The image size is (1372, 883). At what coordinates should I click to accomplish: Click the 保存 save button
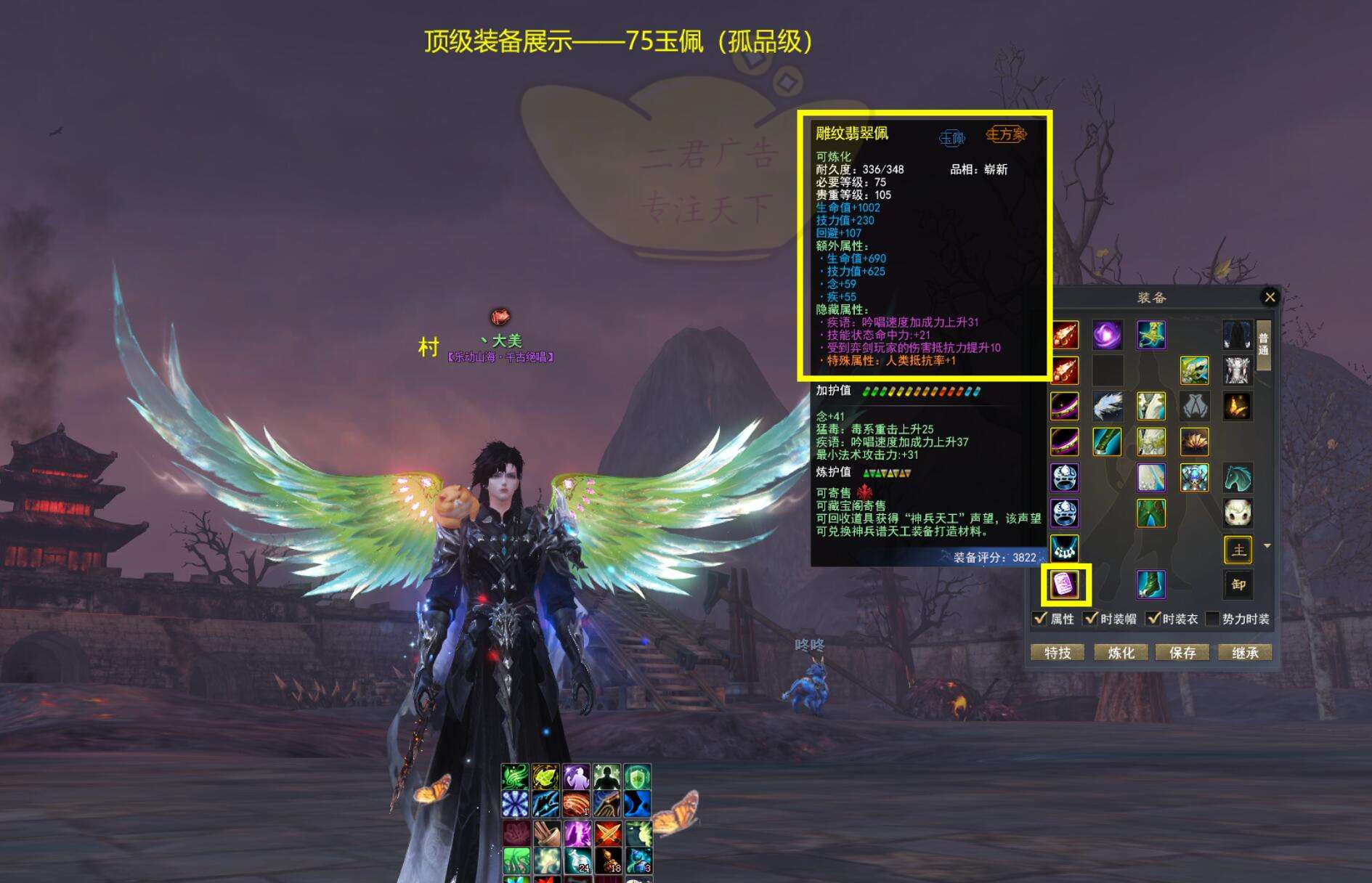click(x=1182, y=653)
